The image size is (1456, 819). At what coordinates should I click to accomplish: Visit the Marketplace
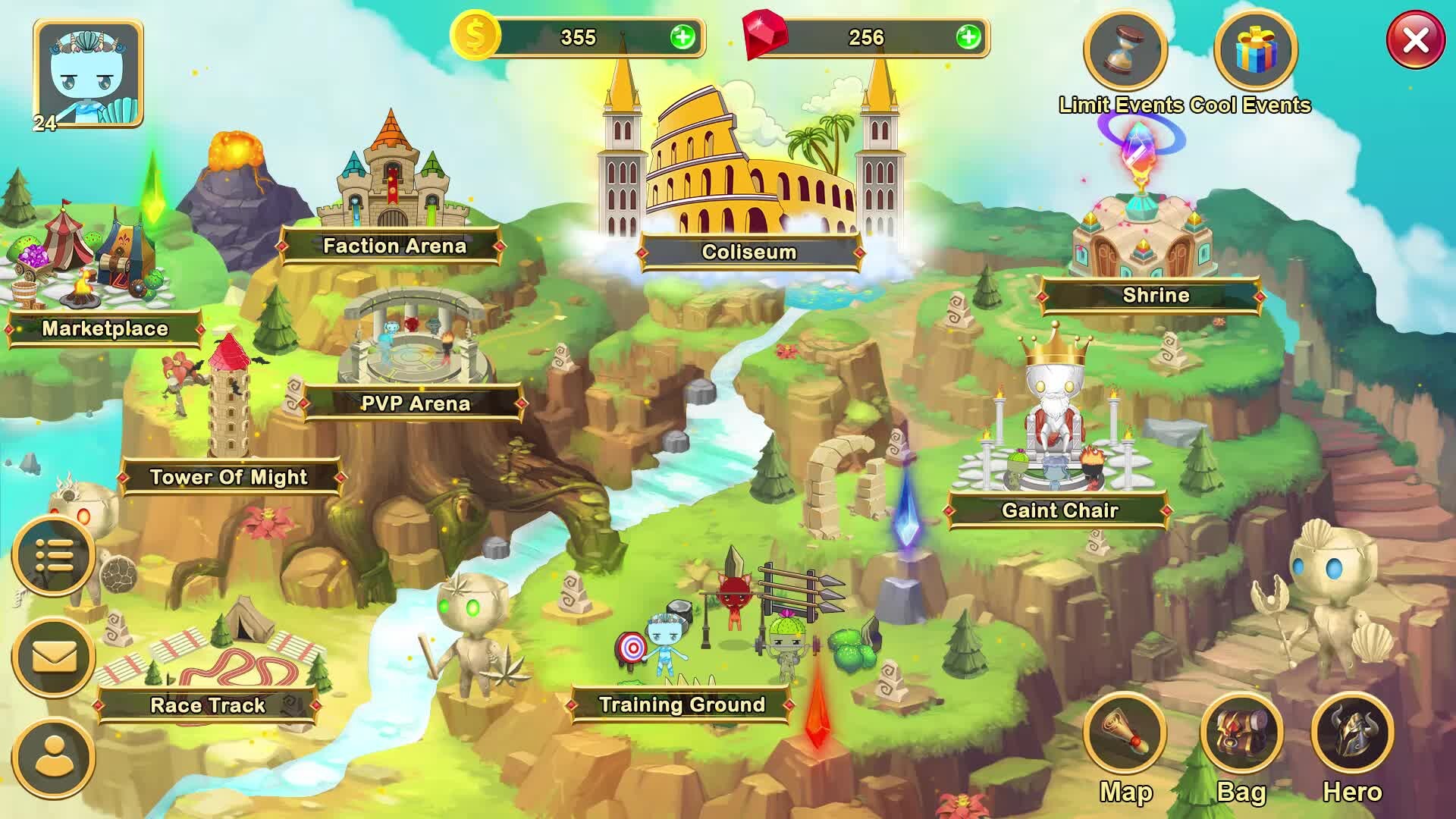pyautogui.click(x=105, y=328)
